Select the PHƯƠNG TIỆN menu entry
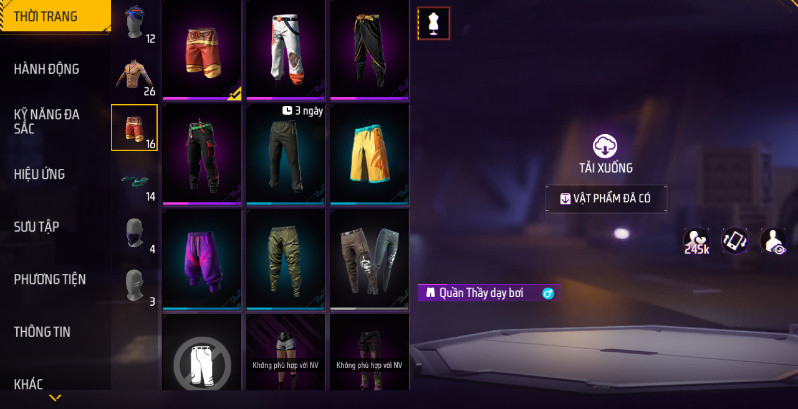This screenshot has height=409, width=798. click(50, 279)
